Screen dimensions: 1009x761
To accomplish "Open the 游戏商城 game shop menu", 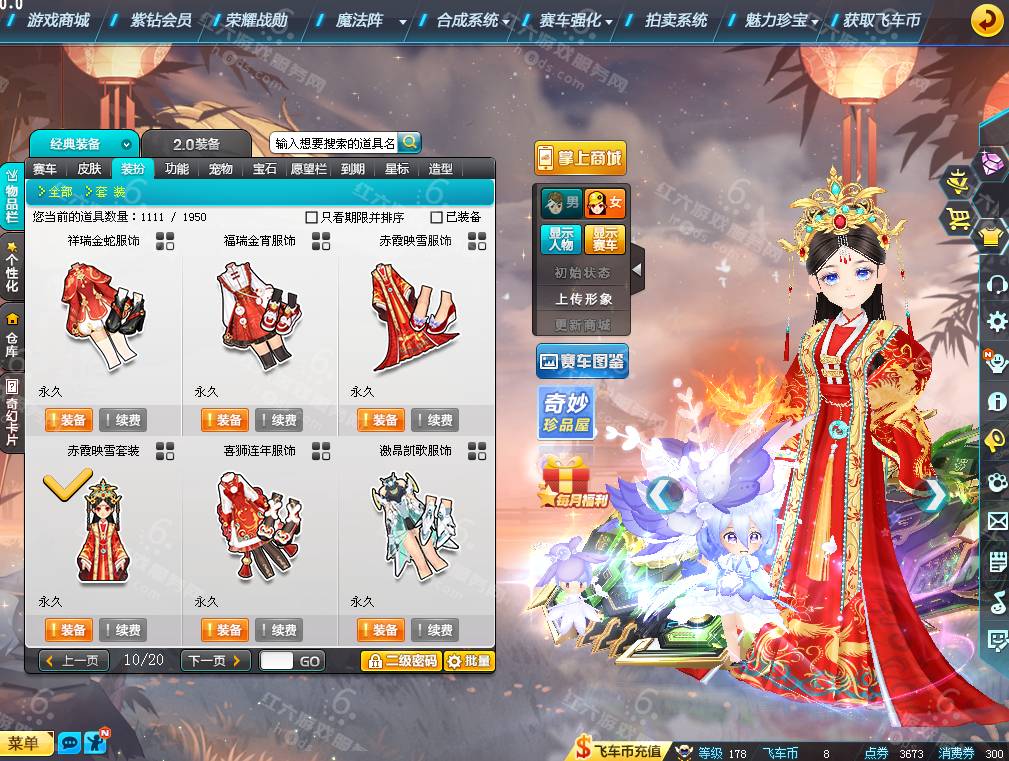I will pyautogui.click(x=58, y=20).
